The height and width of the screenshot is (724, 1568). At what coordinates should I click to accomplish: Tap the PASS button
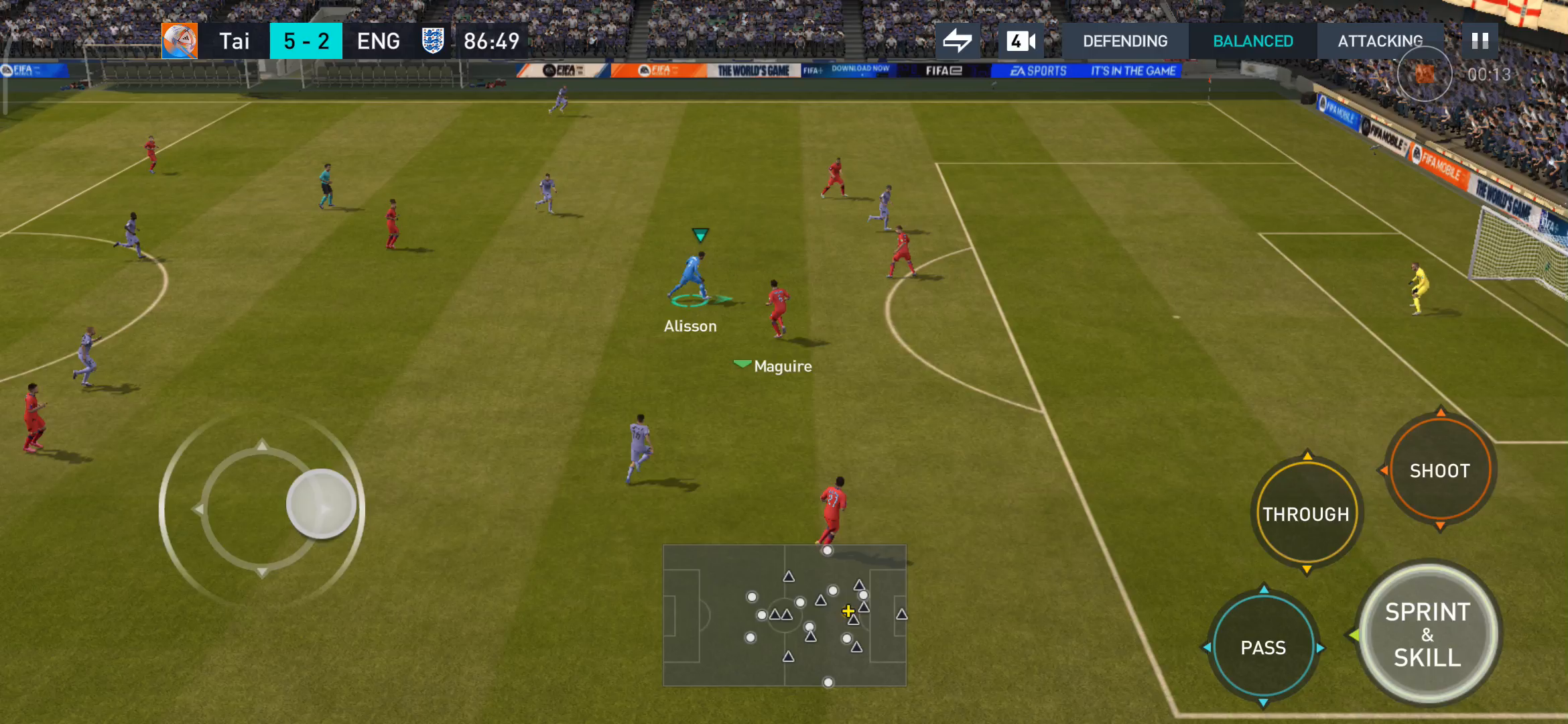(1263, 648)
